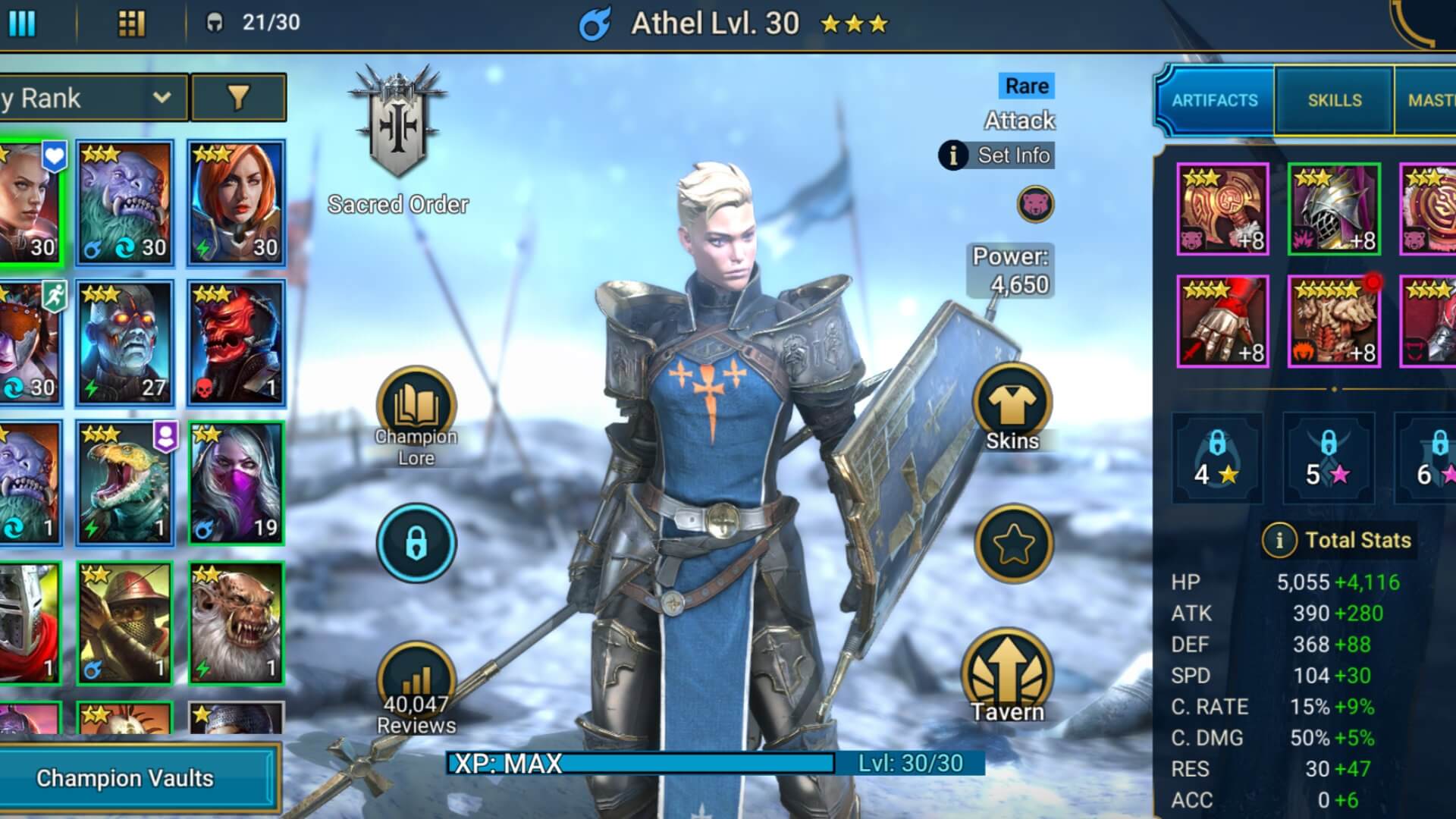
Task: Open Set Info details
Action: pos(996,155)
